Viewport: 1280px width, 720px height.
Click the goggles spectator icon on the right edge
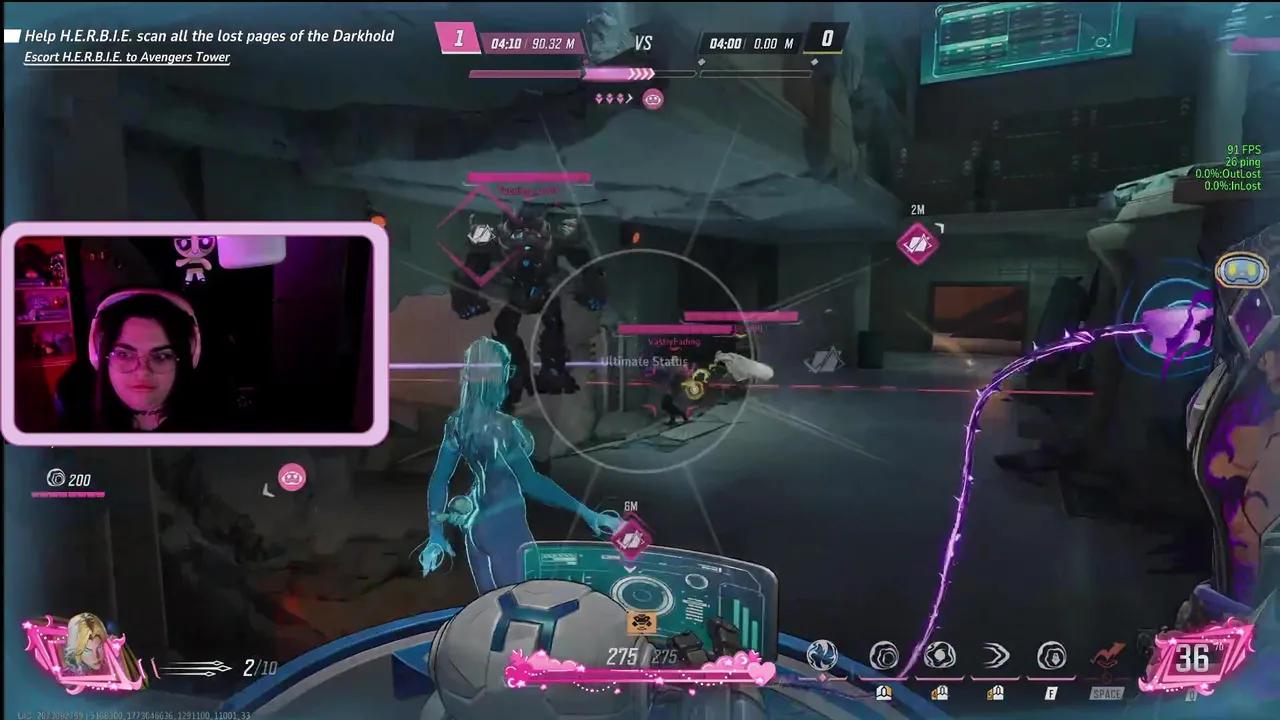1240,268
